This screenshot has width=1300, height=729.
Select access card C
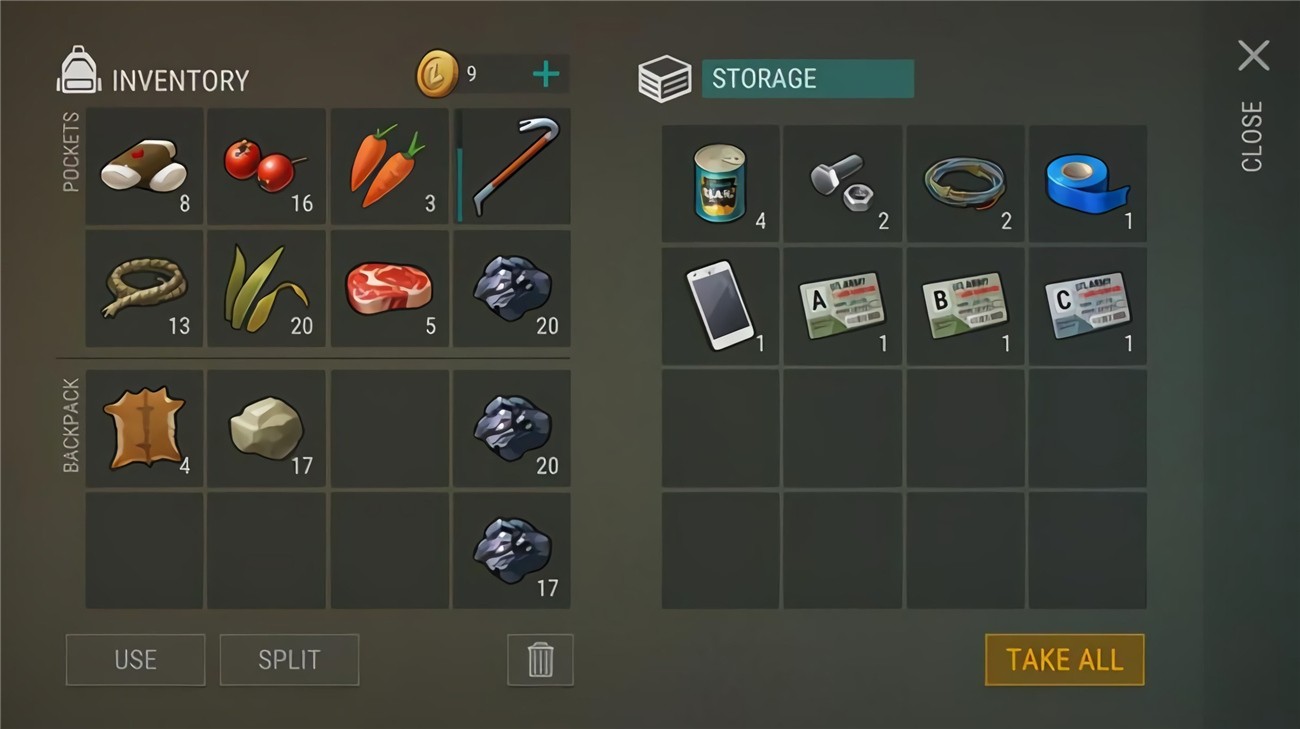(1087, 305)
